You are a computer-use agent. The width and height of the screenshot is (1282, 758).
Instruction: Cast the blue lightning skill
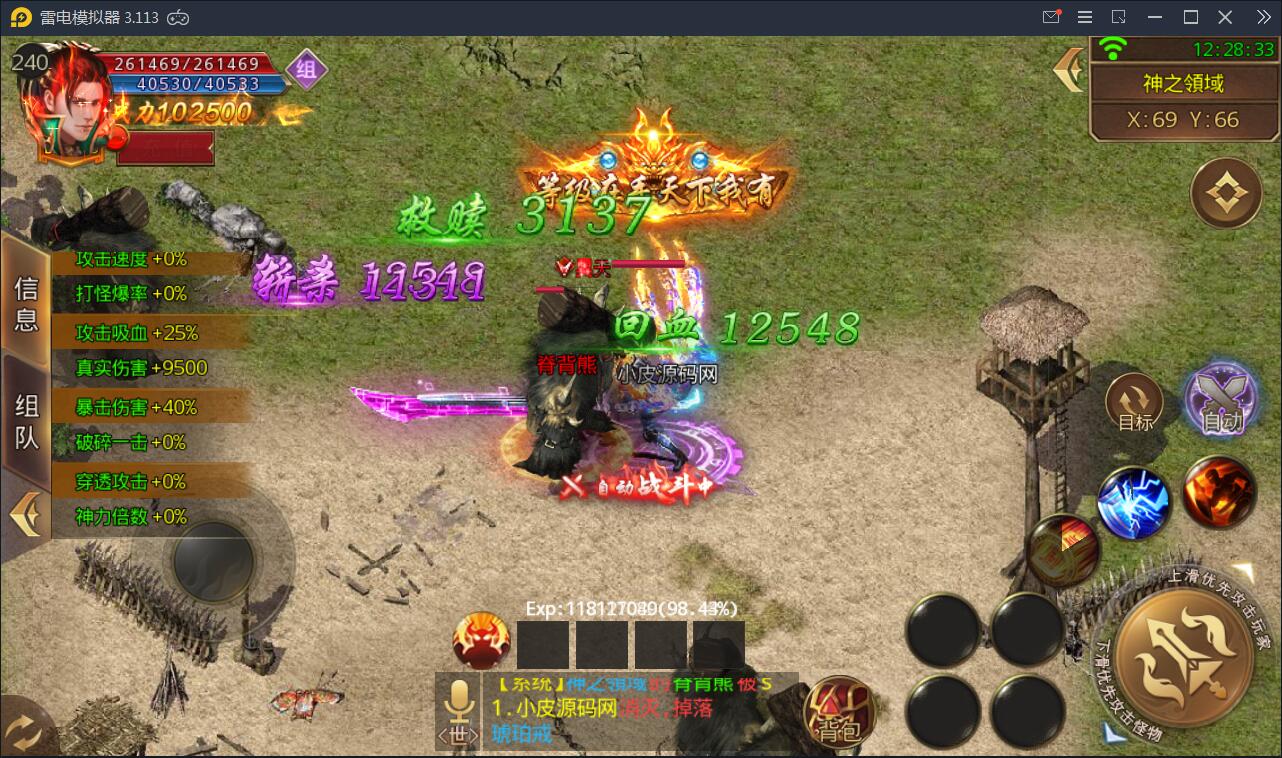tap(1135, 502)
